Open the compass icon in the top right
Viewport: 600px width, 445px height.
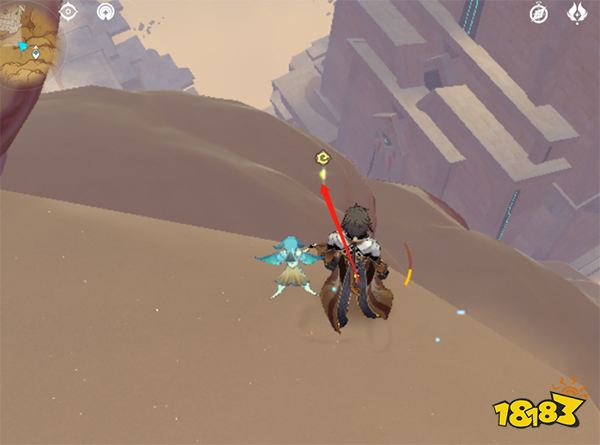539,13
